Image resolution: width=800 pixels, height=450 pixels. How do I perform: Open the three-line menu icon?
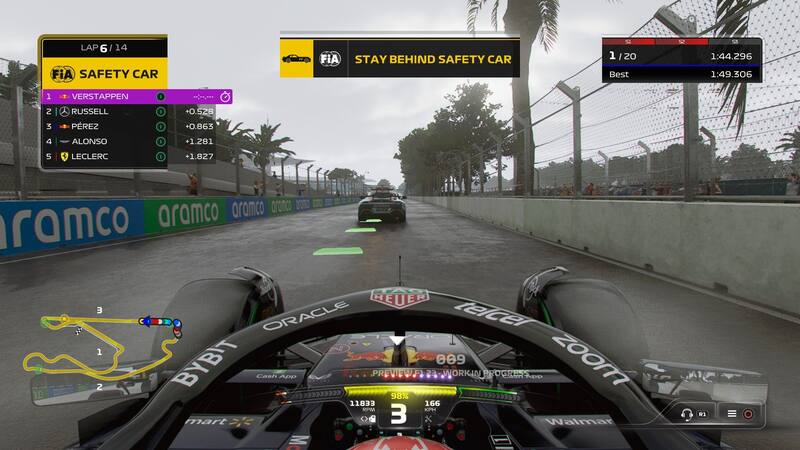tap(732, 413)
